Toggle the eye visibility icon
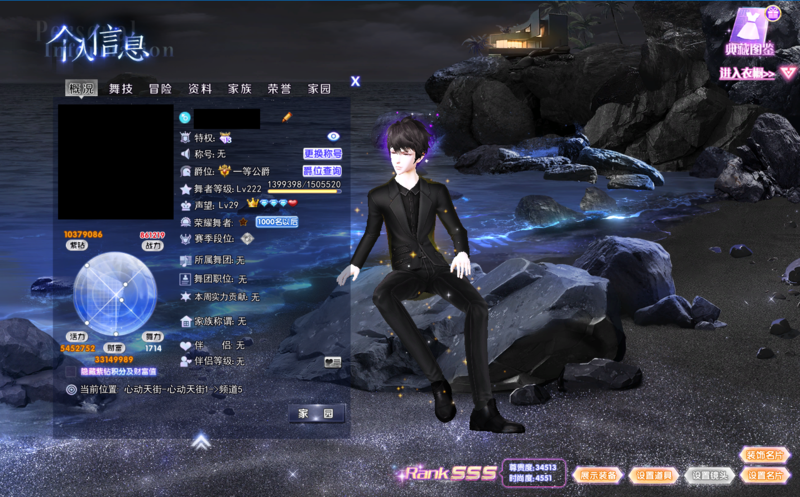800x497 pixels. pyautogui.click(x=333, y=136)
